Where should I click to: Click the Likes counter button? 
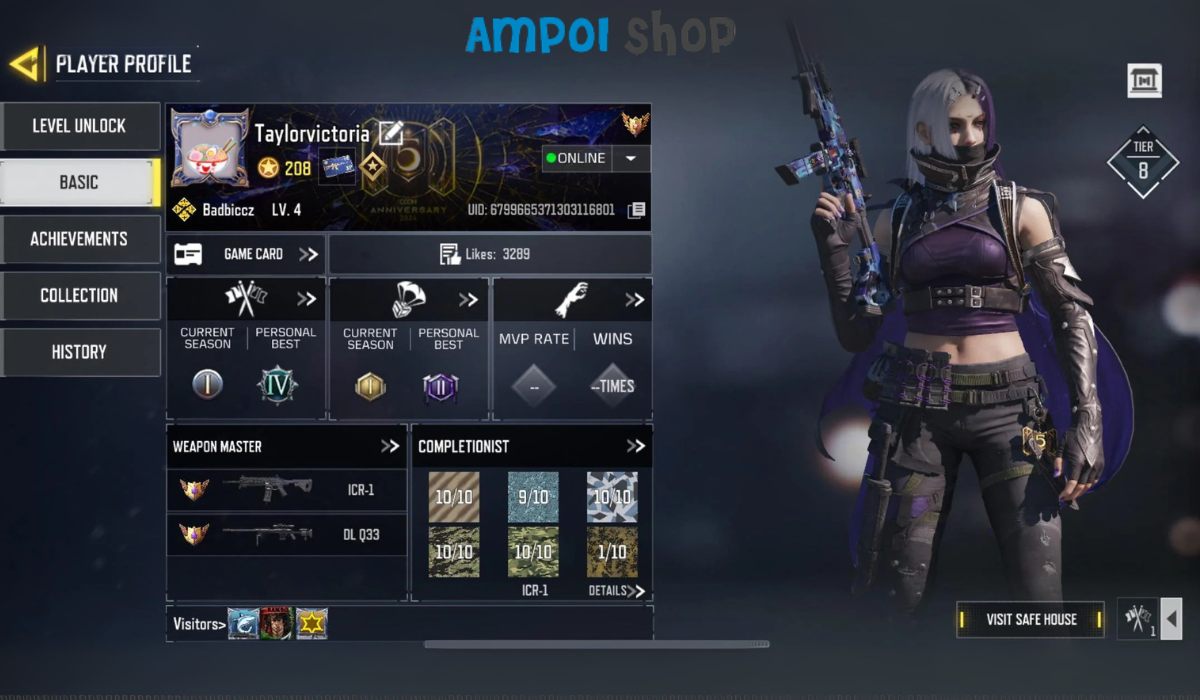tap(489, 254)
